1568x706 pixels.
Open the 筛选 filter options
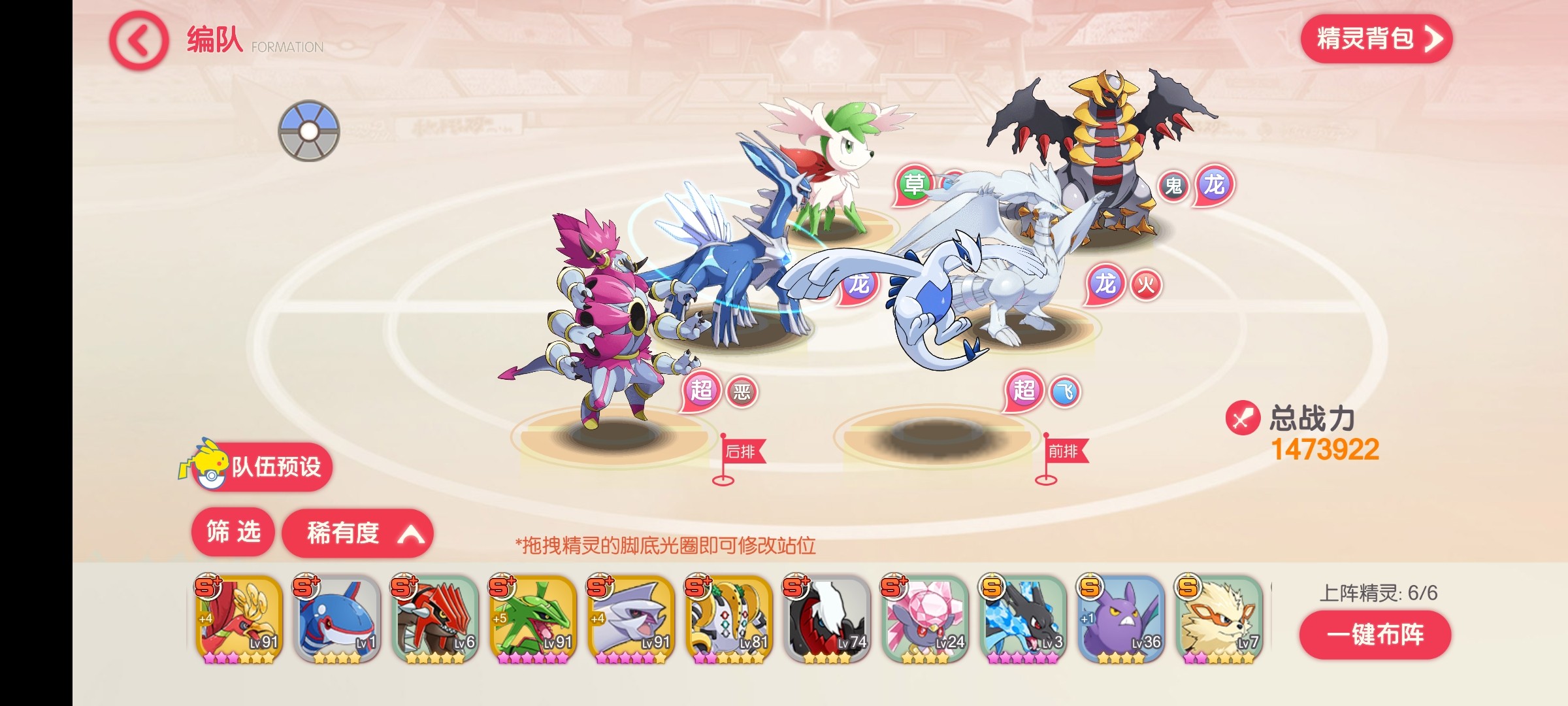pos(233,532)
